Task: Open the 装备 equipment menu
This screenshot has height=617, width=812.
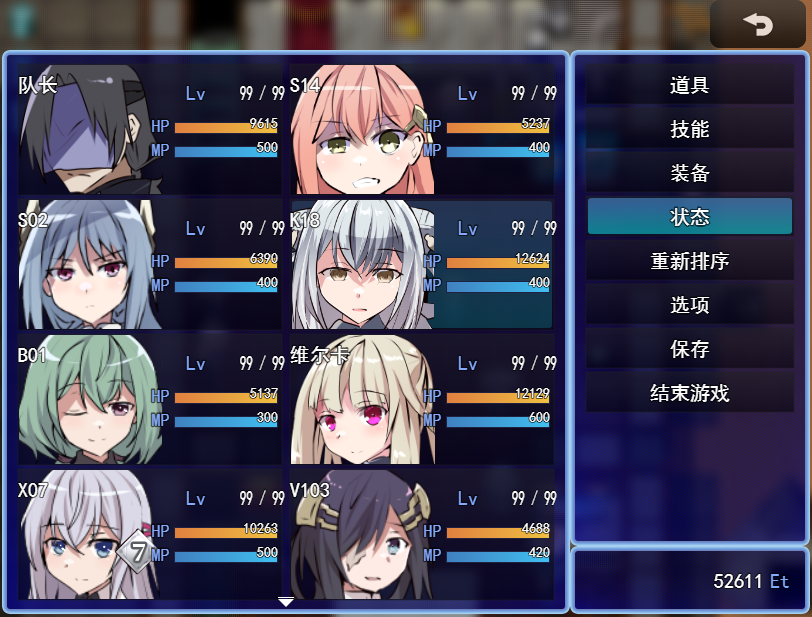Action: click(689, 173)
